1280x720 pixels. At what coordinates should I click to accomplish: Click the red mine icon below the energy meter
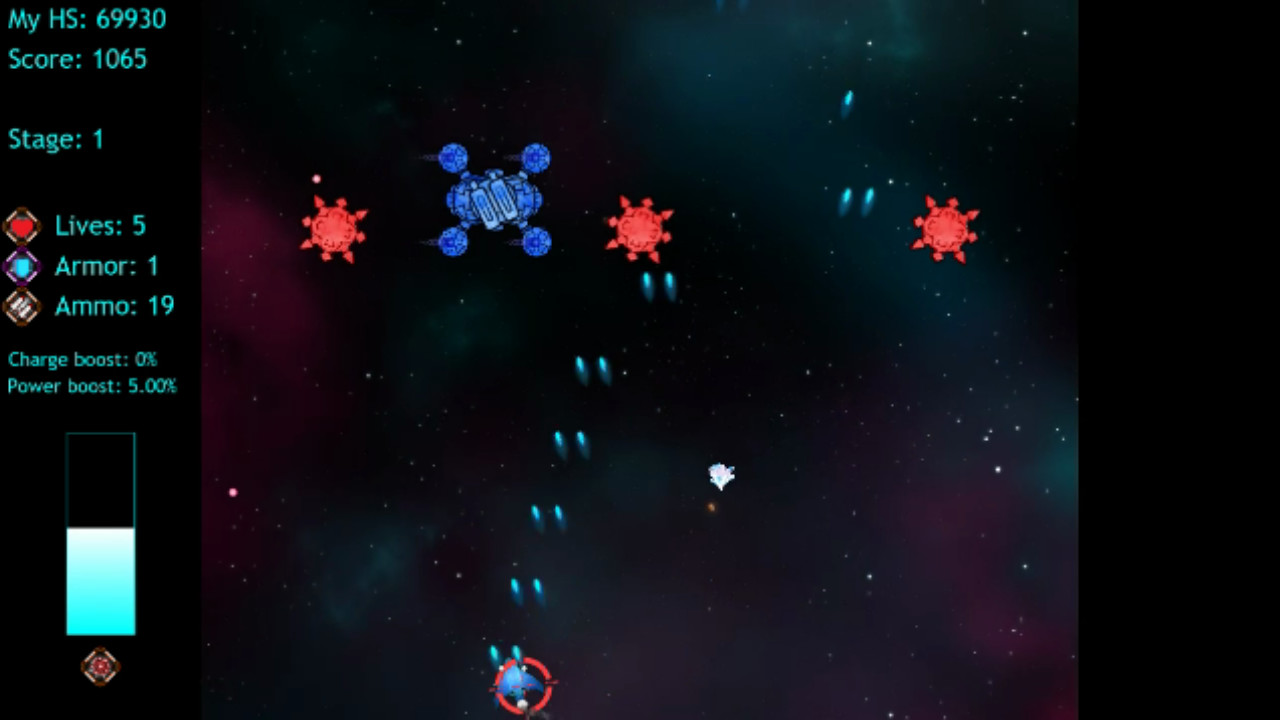99,666
